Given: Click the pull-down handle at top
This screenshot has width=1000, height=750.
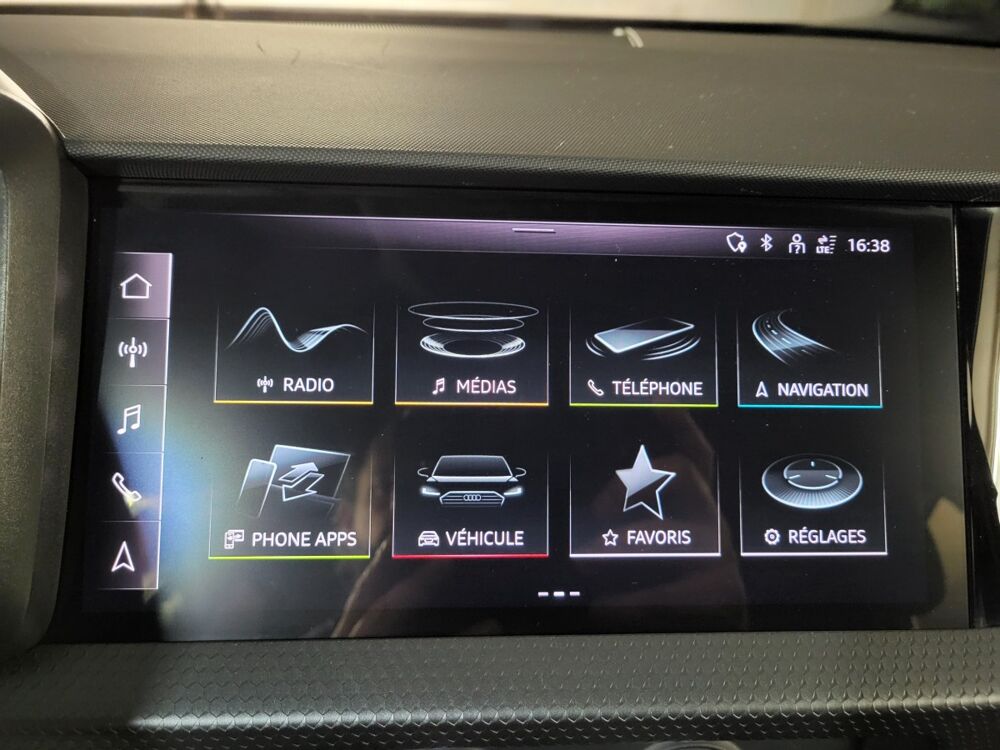Looking at the screenshot, I should 535,230.
